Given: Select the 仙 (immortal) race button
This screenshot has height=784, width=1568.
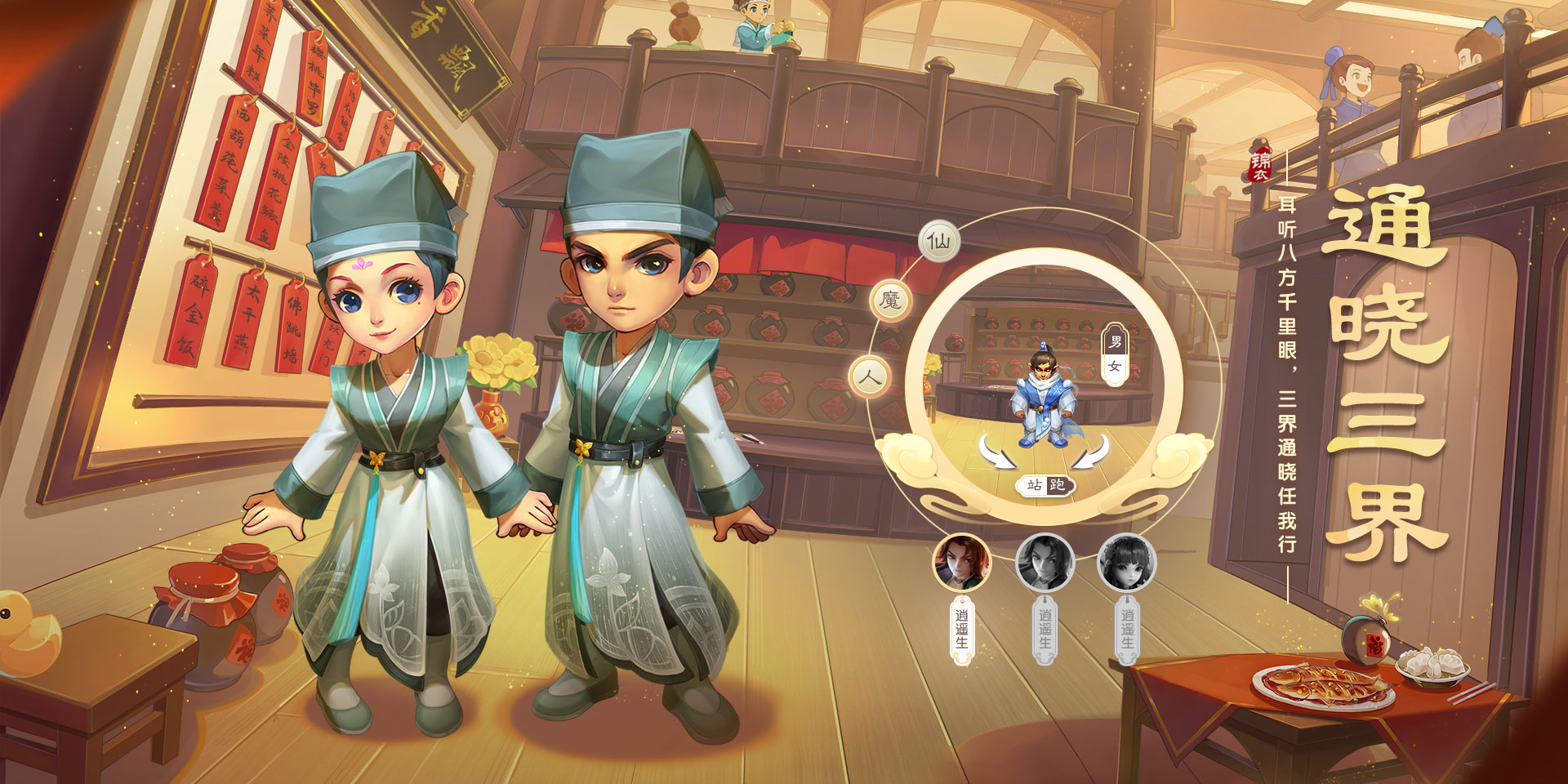Looking at the screenshot, I should 938,241.
